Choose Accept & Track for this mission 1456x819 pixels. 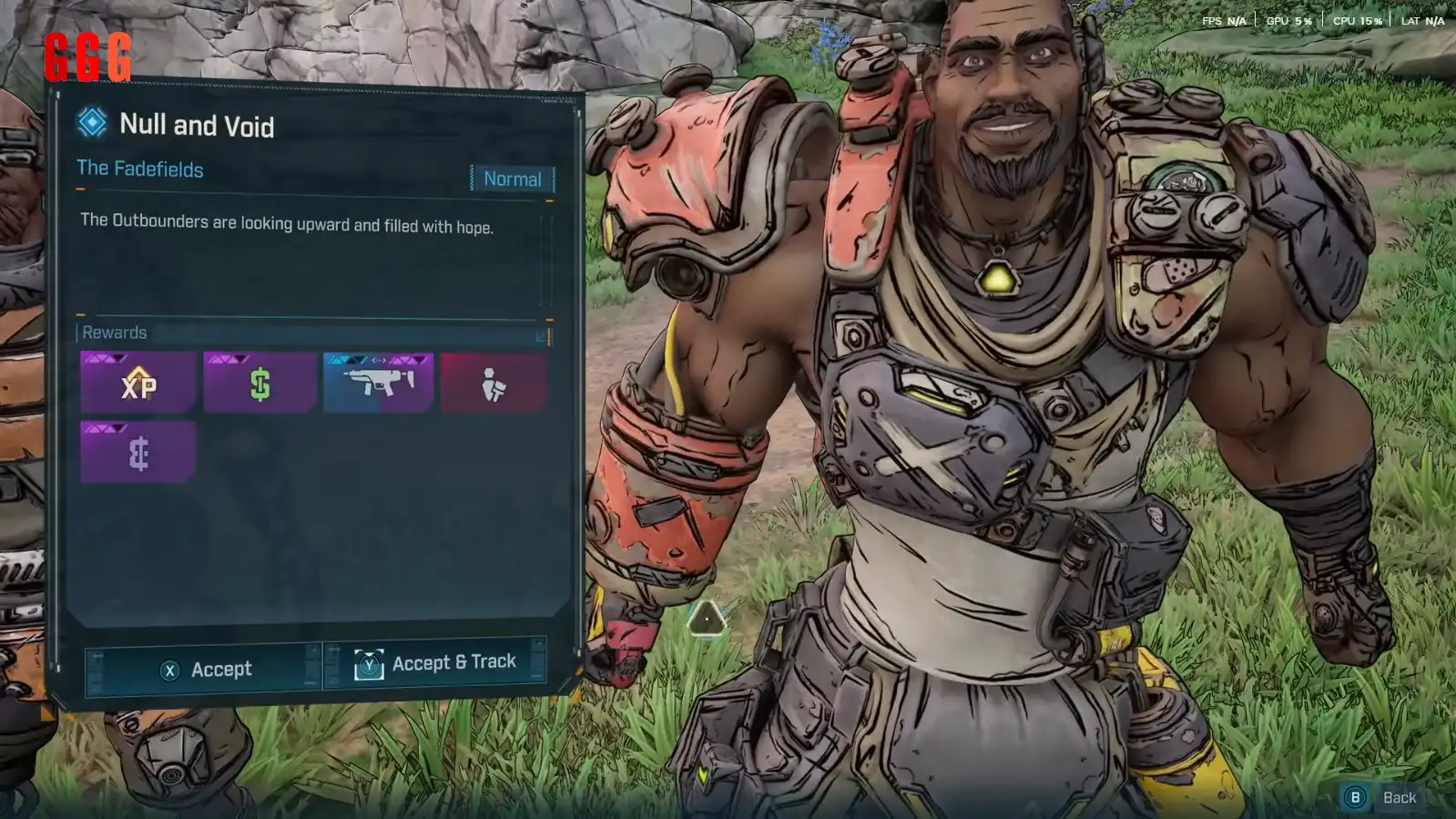[x=435, y=662]
